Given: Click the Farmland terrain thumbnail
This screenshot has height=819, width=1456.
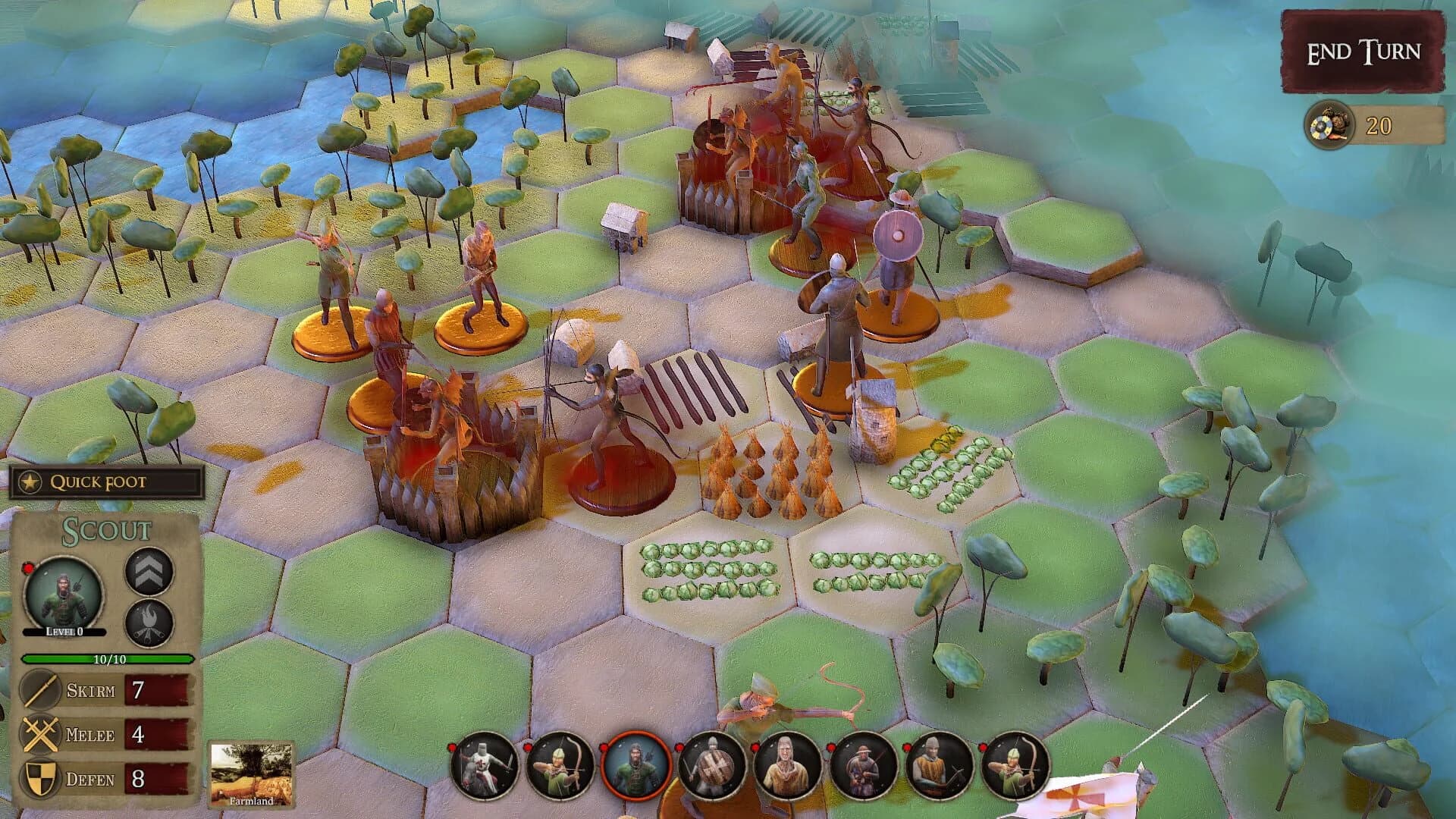Looking at the screenshot, I should point(253,773).
